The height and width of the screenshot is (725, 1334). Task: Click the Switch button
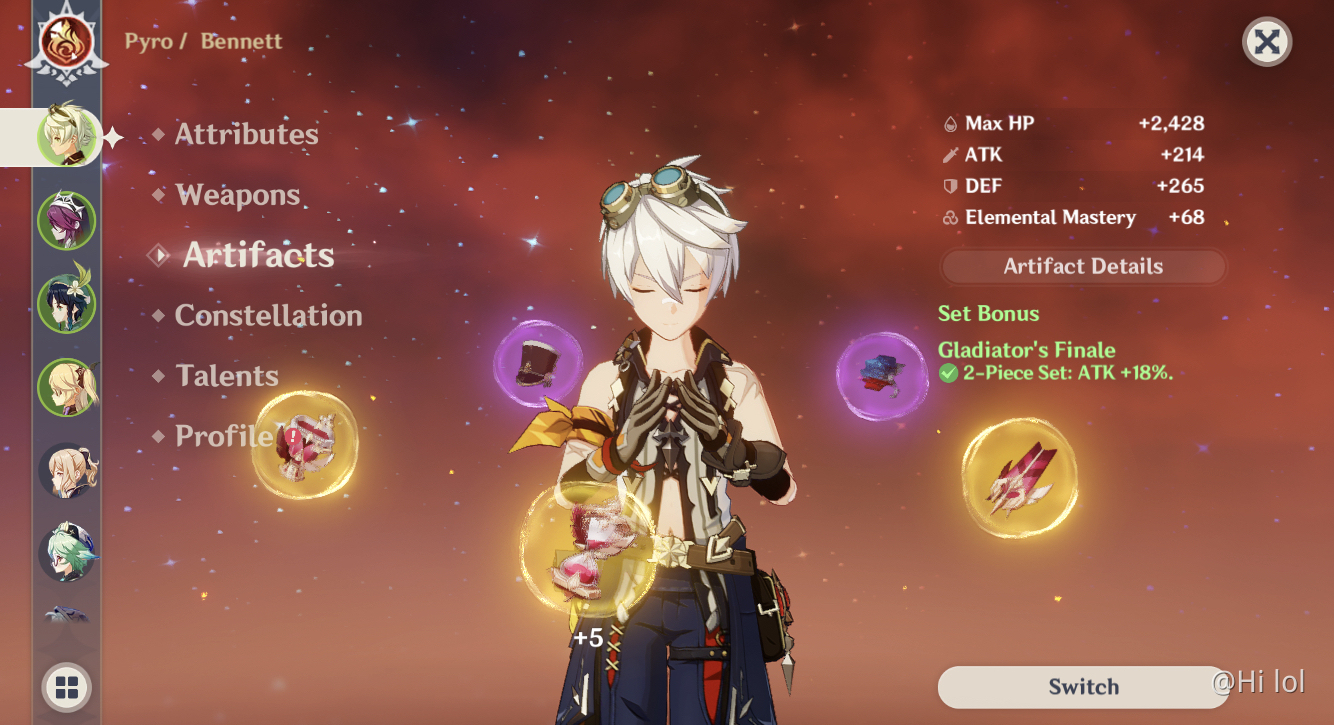pyautogui.click(x=1083, y=687)
